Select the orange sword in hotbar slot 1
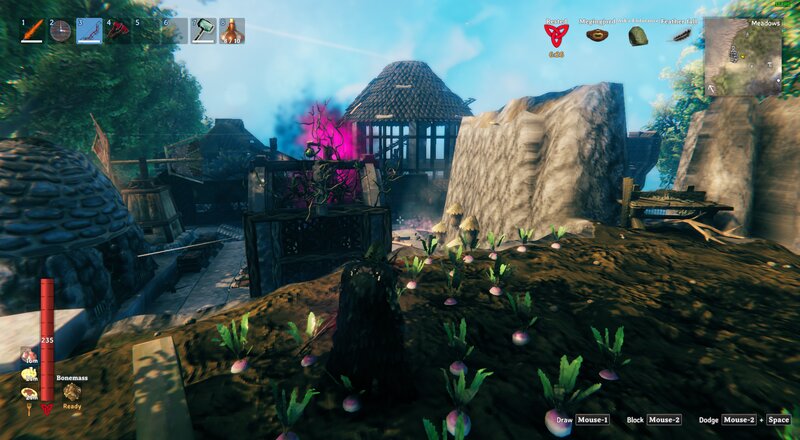Viewport: 800px width, 440px height. [33, 30]
